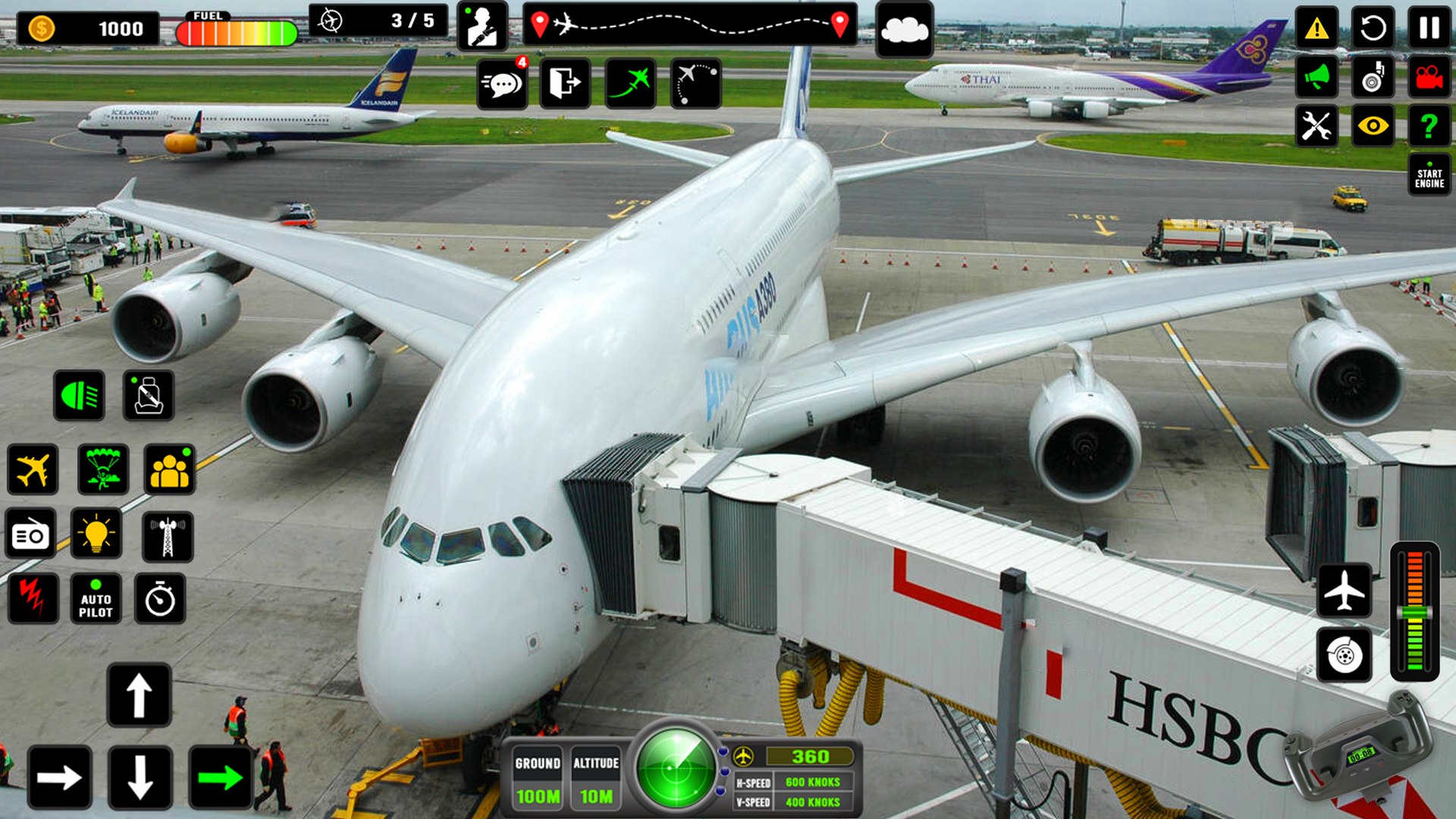Open the help question mark panel
1456x819 pixels.
click(1429, 126)
